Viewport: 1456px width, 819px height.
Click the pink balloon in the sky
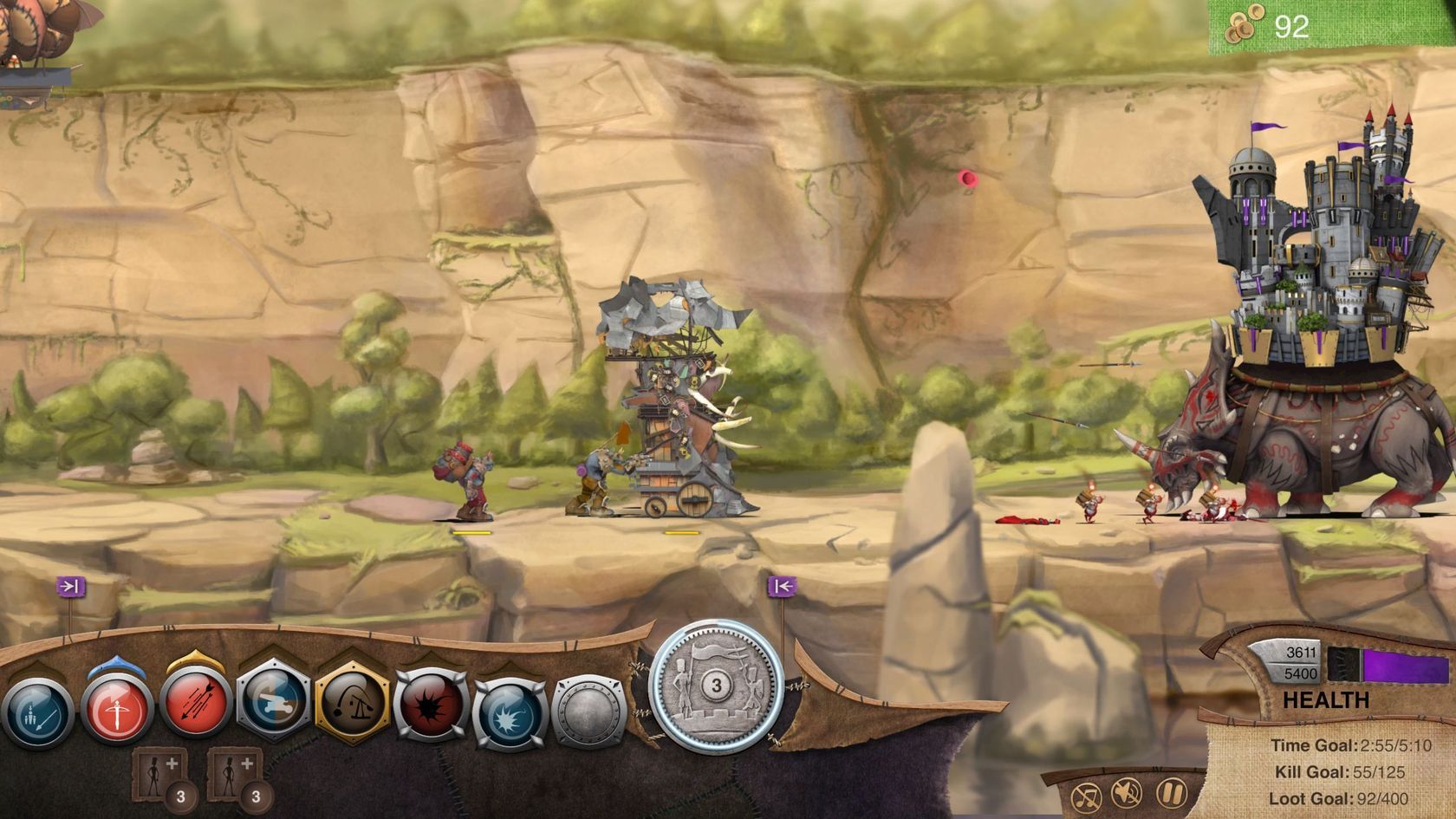click(x=968, y=179)
